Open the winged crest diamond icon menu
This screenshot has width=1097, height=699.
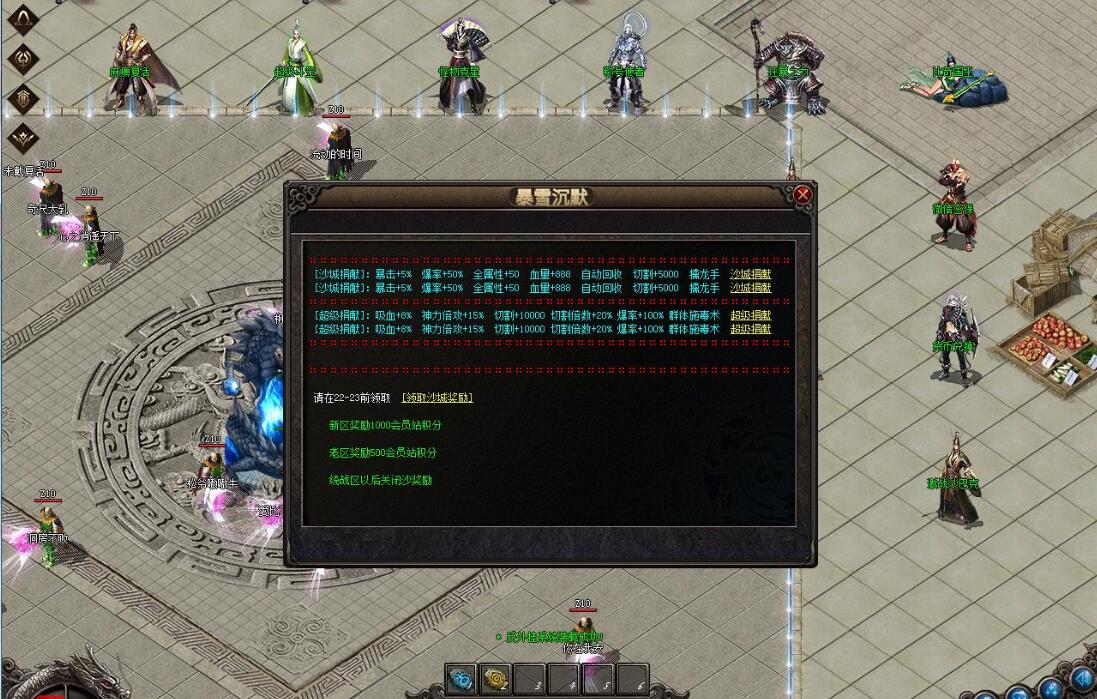click(22, 136)
